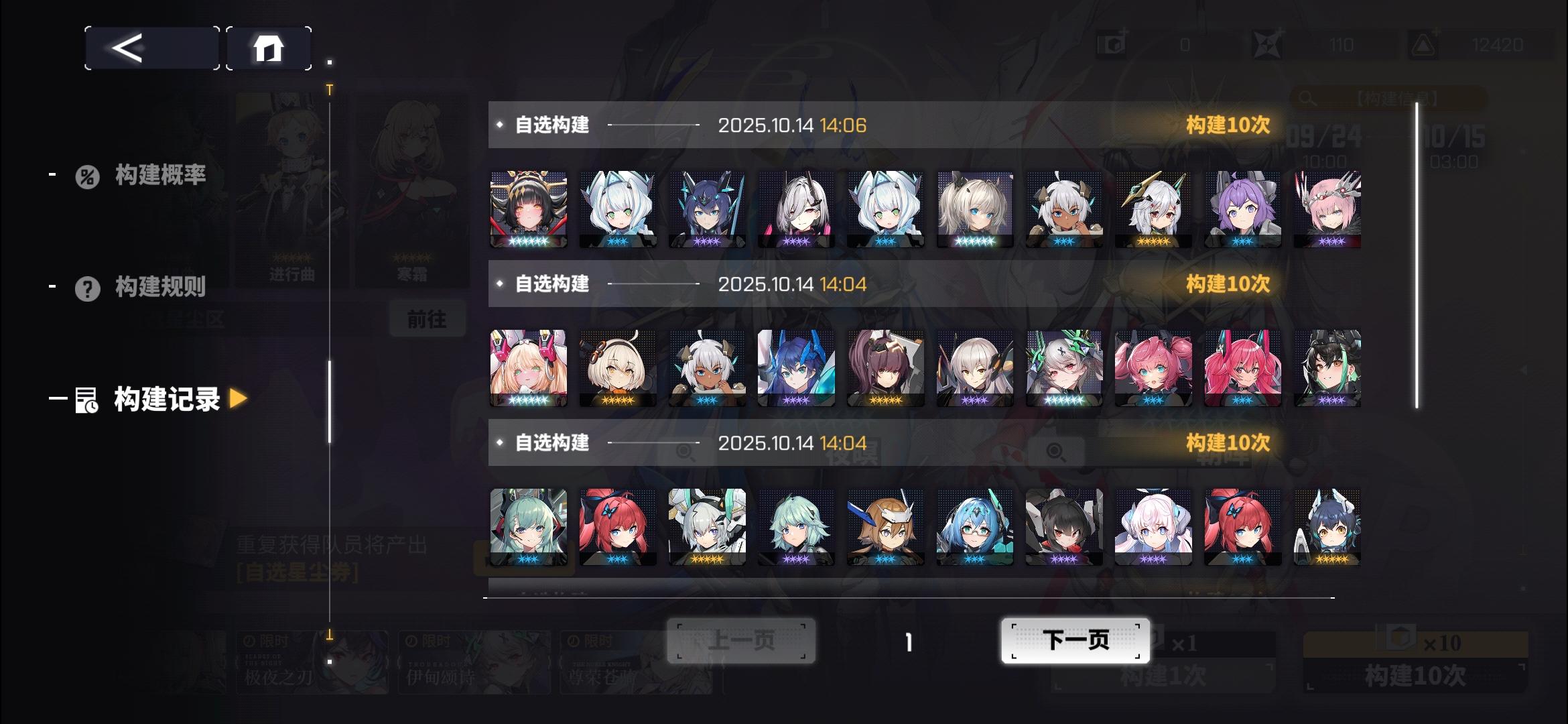Click the 上一页 previous page button

(x=740, y=641)
